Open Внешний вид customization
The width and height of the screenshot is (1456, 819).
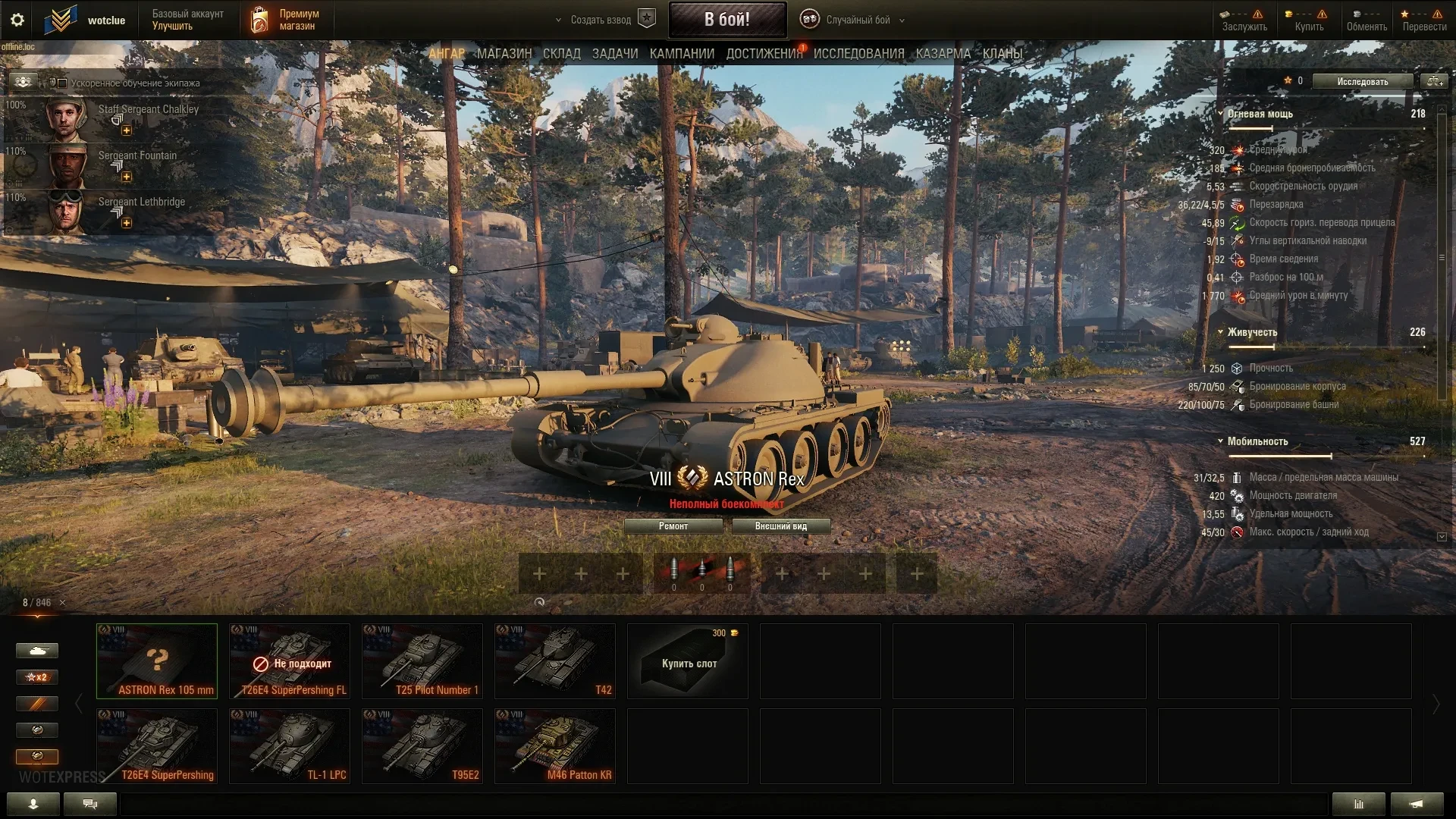780,526
